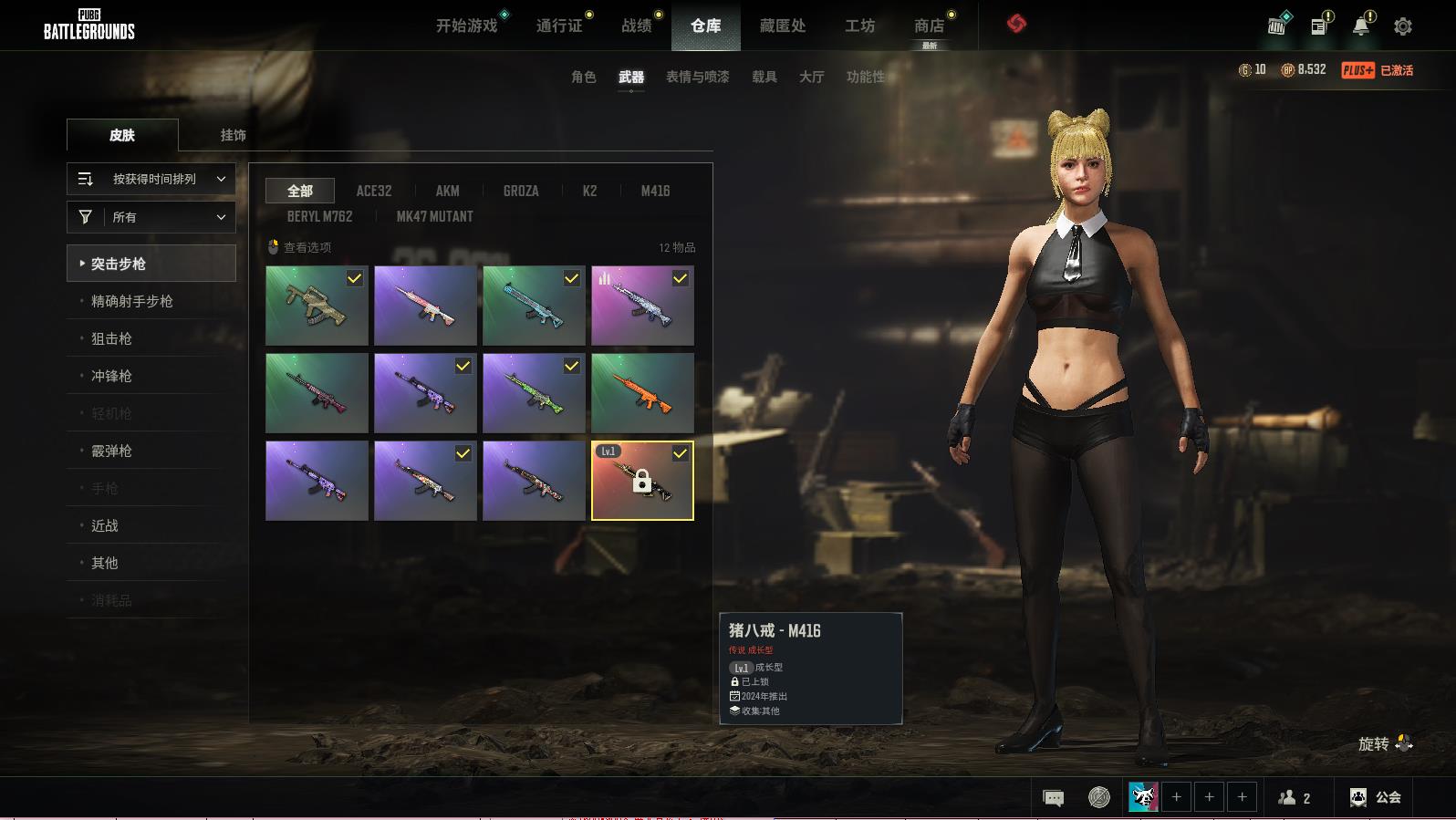The image size is (1456, 820).
Task: Select the 角色 character sub-tab
Action: (x=583, y=78)
